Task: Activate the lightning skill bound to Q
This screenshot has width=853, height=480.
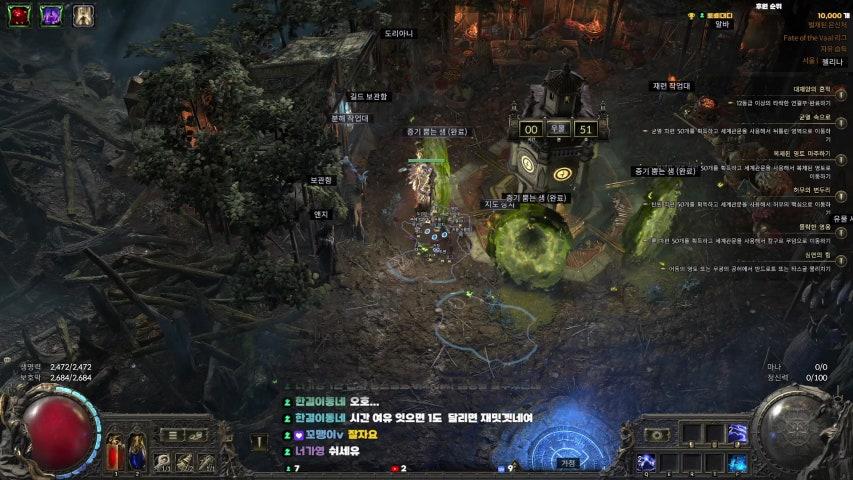Action: (647, 462)
